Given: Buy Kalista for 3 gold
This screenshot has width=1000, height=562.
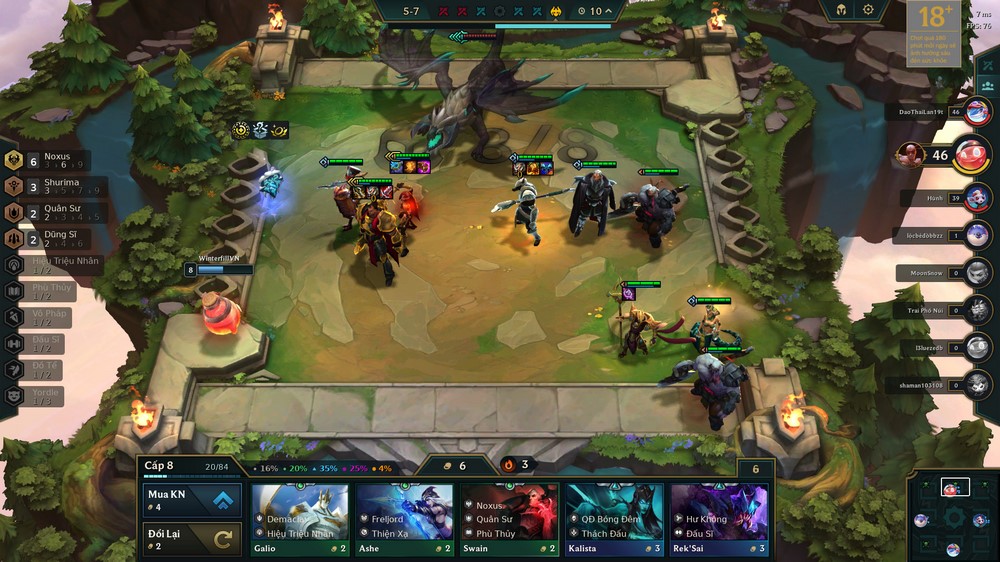Looking at the screenshot, I should (614, 518).
